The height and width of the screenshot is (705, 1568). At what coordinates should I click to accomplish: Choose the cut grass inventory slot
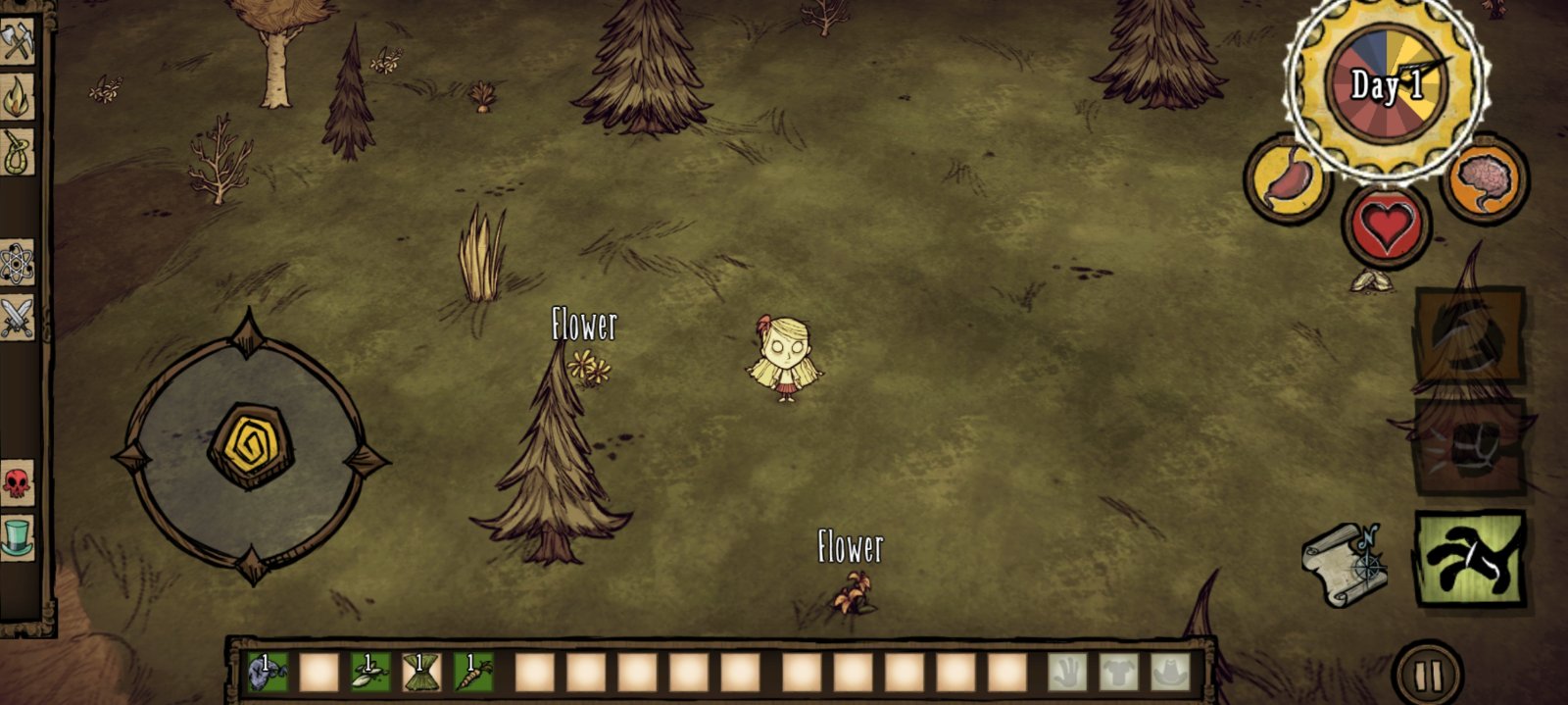tap(422, 673)
